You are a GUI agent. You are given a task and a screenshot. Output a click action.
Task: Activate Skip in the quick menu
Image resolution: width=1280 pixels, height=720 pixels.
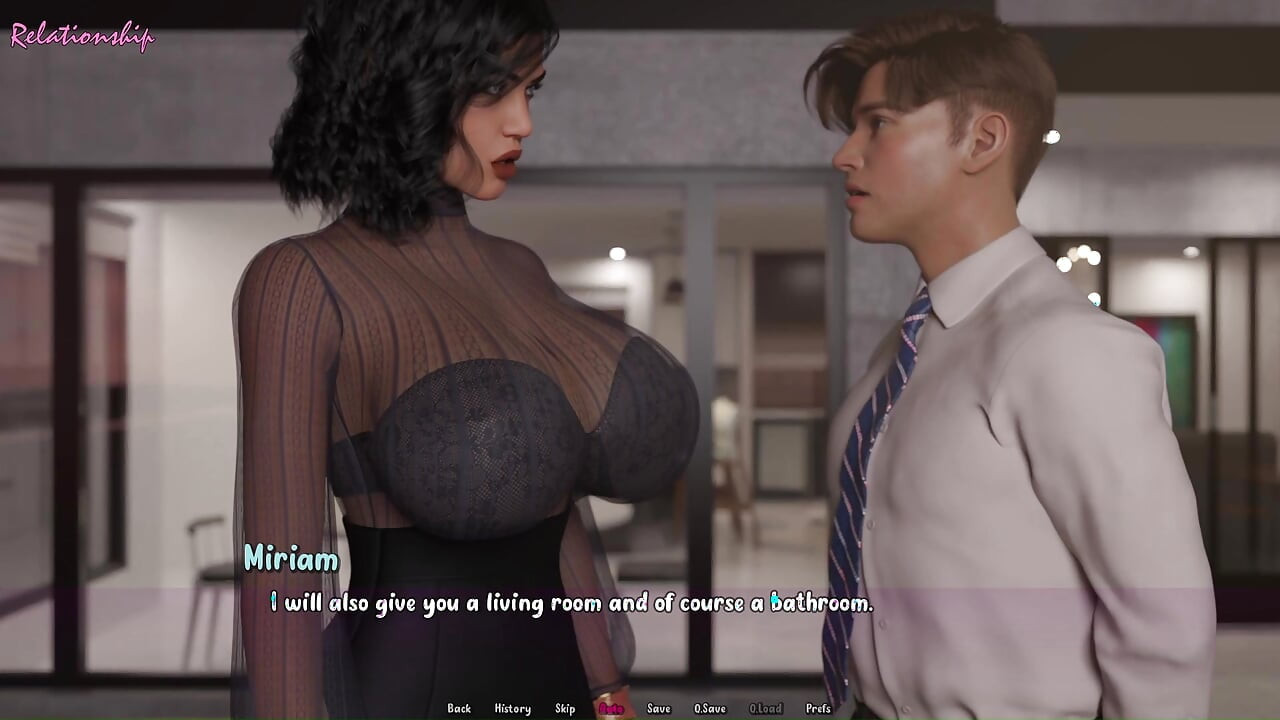[565, 708]
